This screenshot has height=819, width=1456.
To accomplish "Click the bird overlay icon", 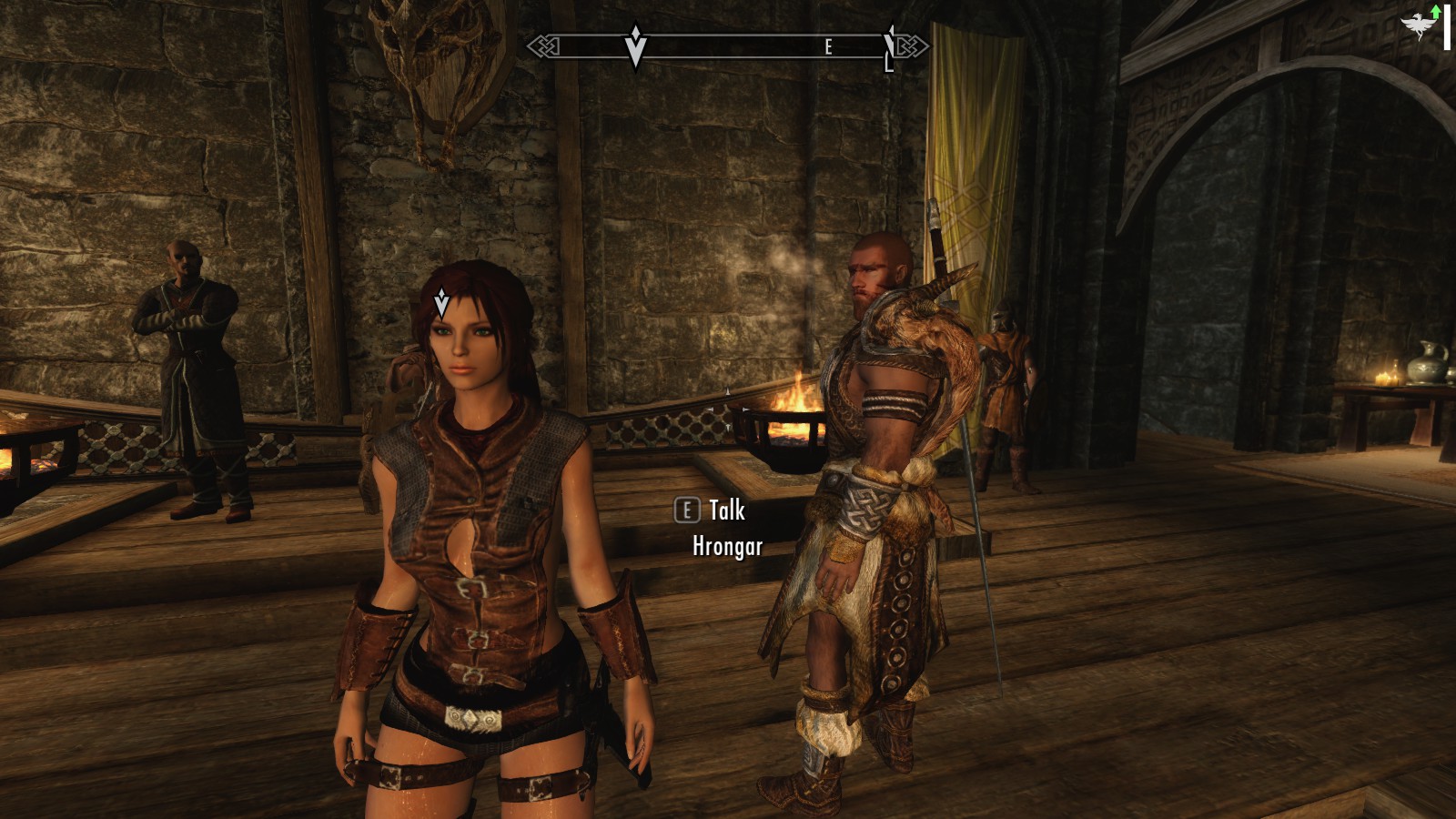I will tap(1418, 25).
